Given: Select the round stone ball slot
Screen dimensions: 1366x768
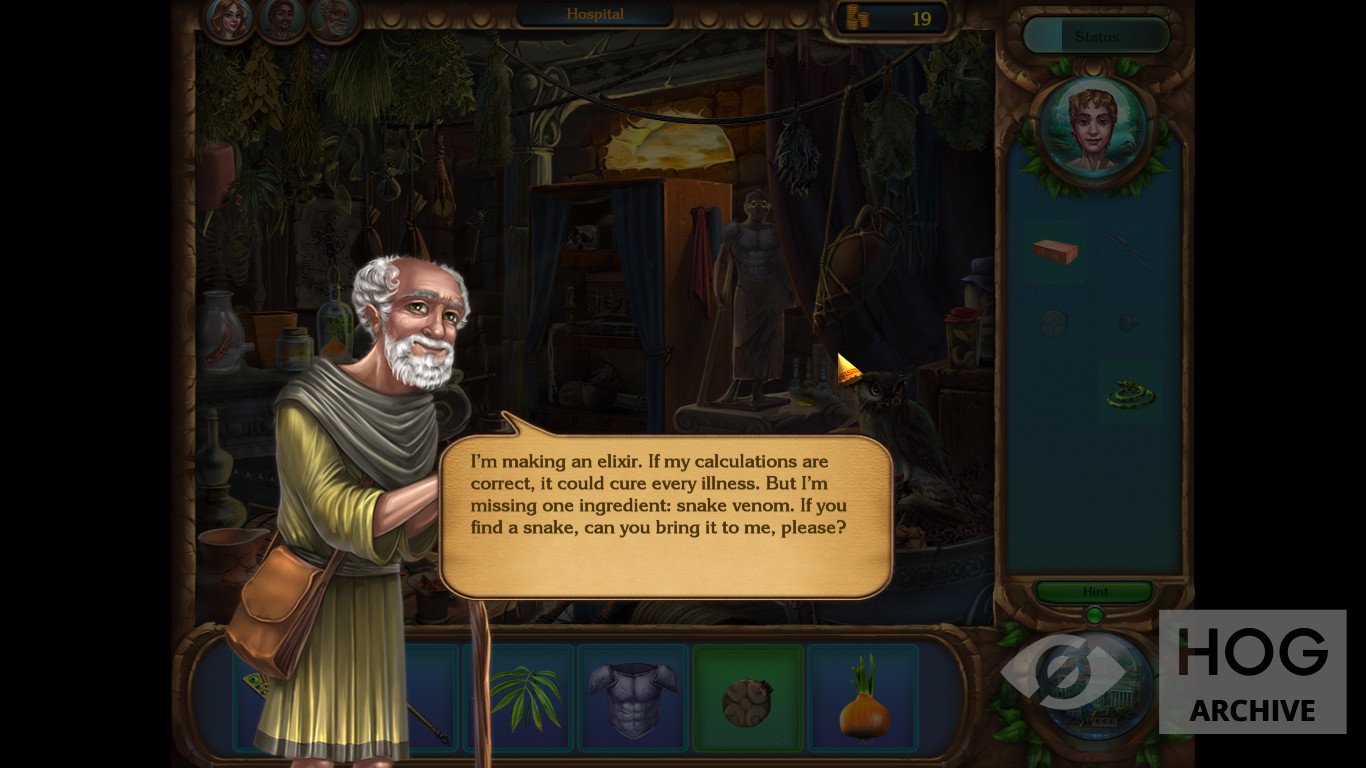Looking at the screenshot, I should click(748, 699).
